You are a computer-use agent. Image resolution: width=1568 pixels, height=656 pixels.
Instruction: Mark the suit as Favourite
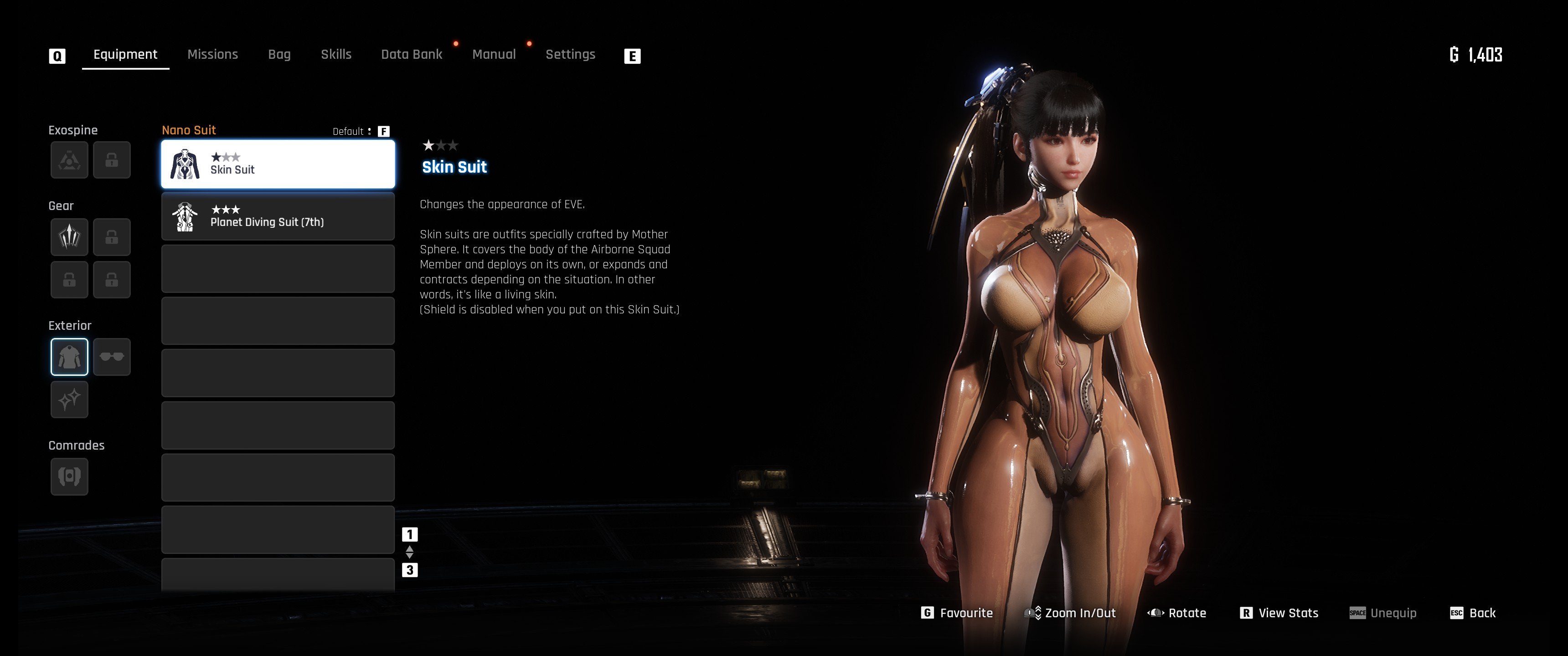958,613
